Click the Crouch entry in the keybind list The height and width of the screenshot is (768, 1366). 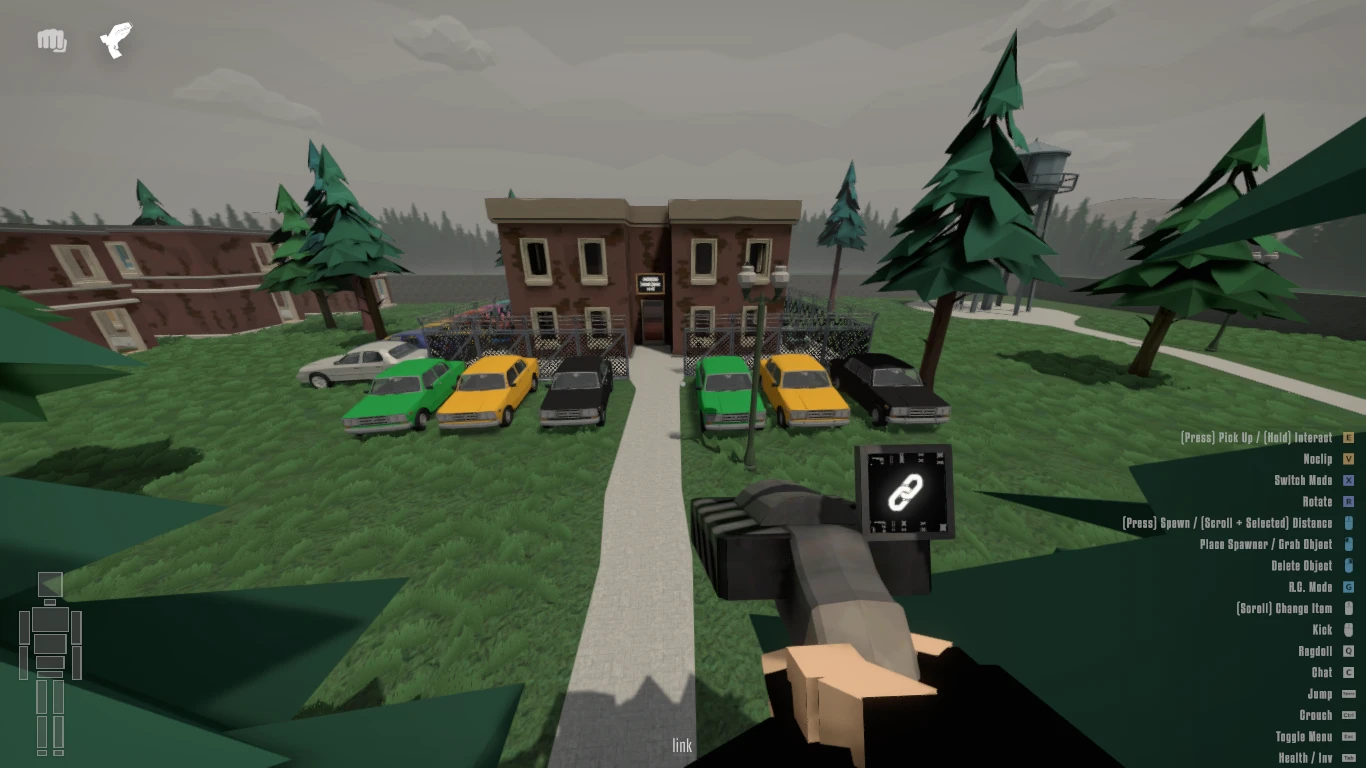(x=1317, y=715)
